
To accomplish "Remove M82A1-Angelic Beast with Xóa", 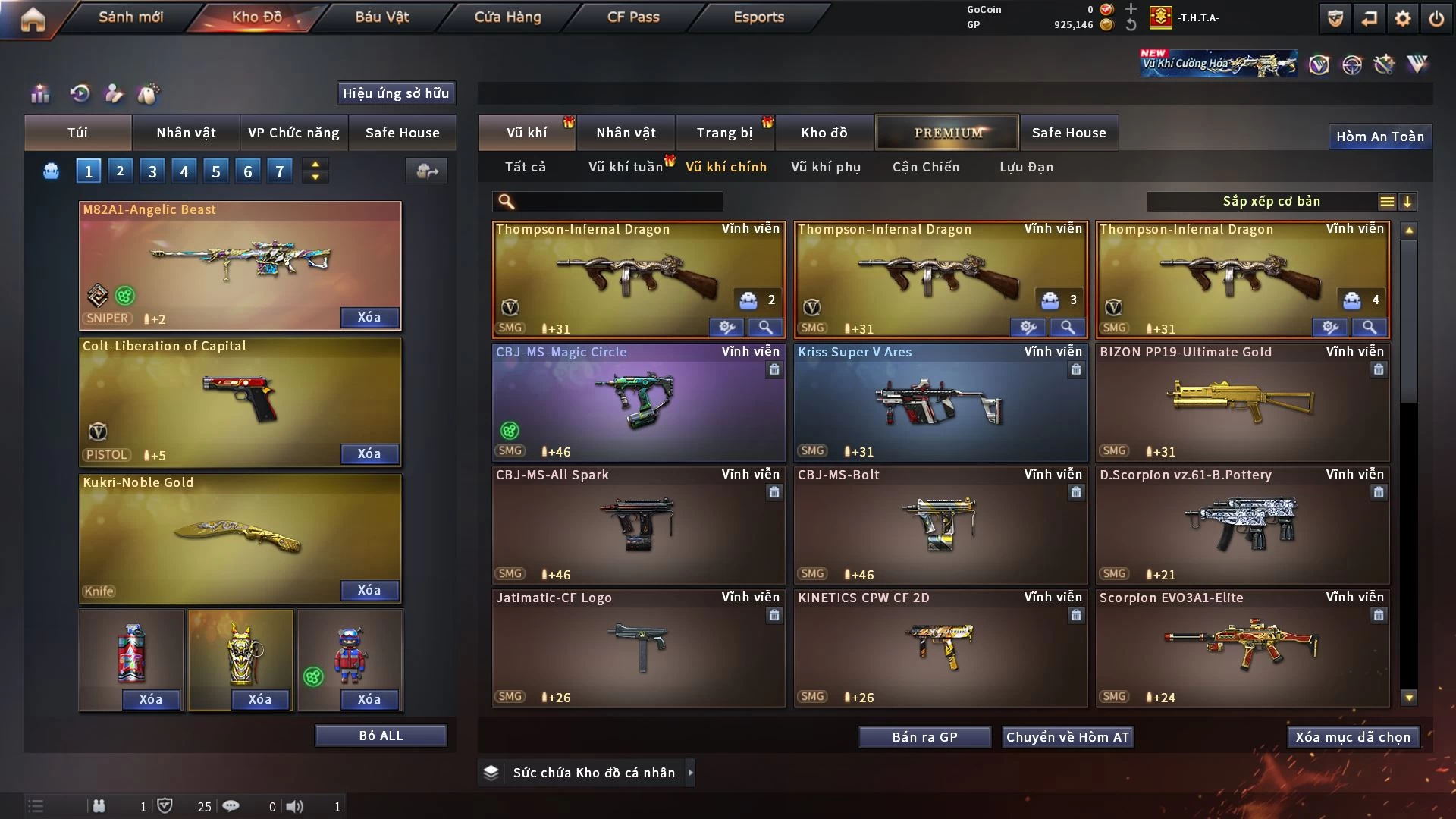I will [369, 317].
